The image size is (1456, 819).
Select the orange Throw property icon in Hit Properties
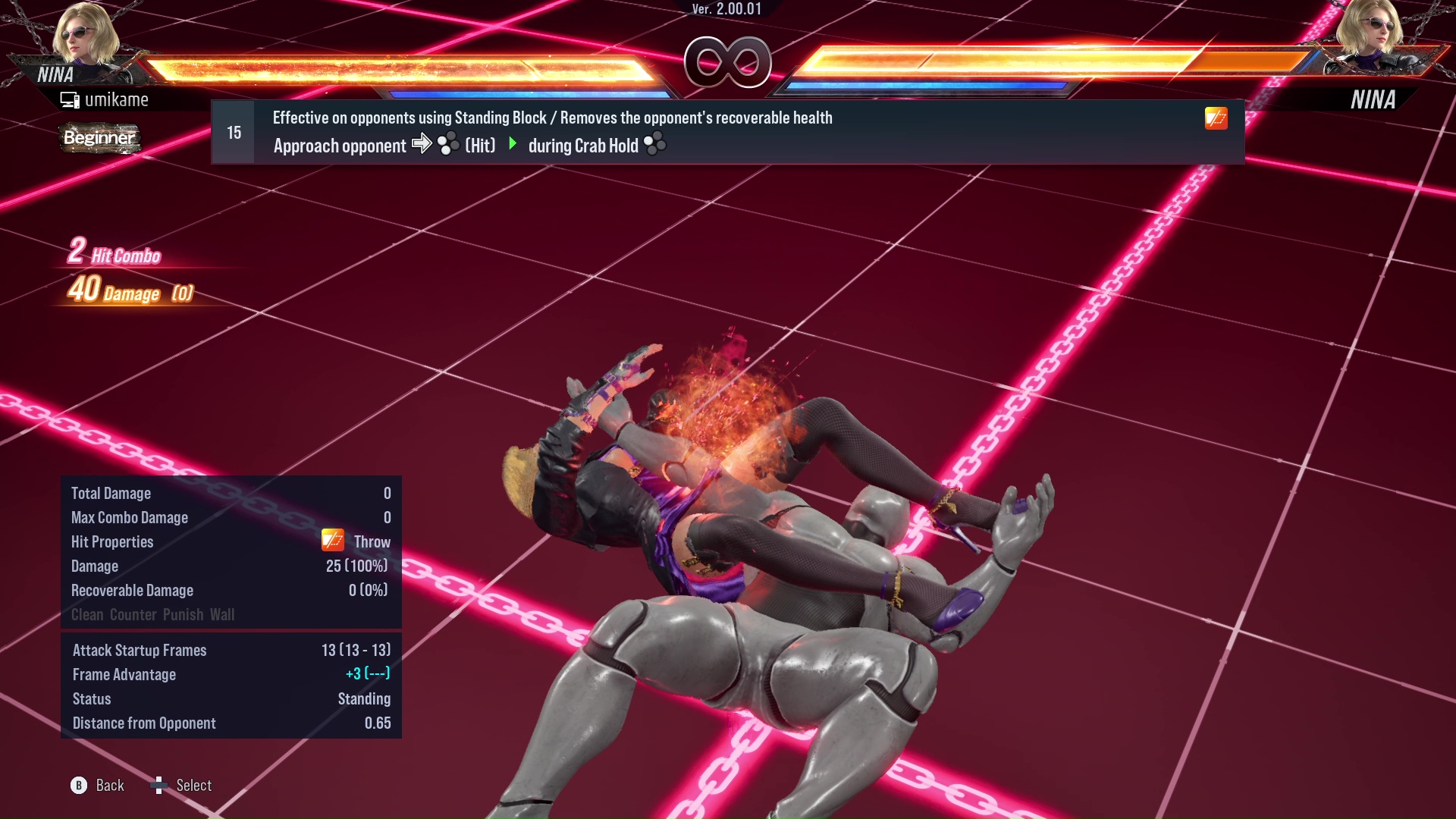[331, 541]
